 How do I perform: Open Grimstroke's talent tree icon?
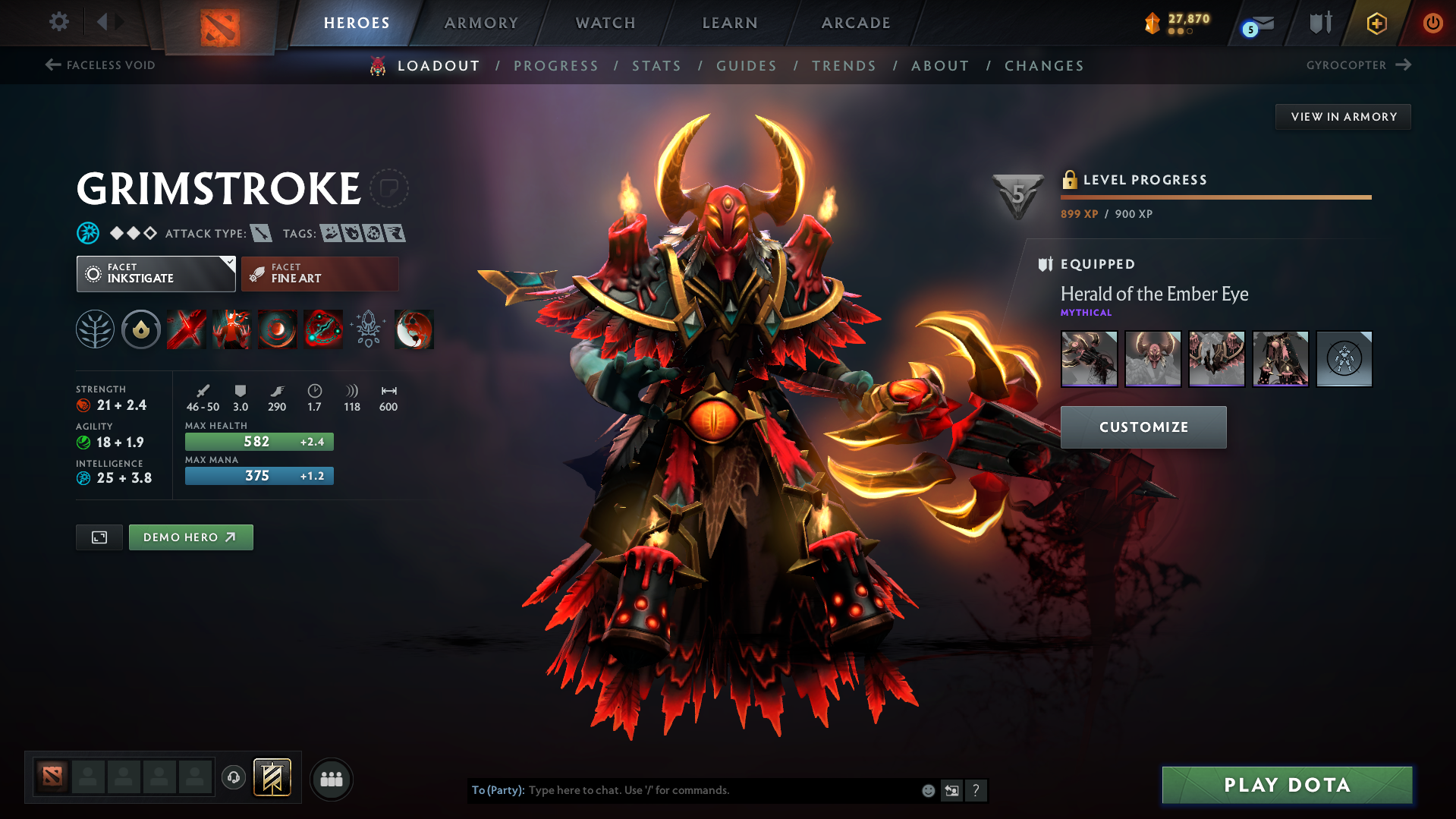coord(95,329)
